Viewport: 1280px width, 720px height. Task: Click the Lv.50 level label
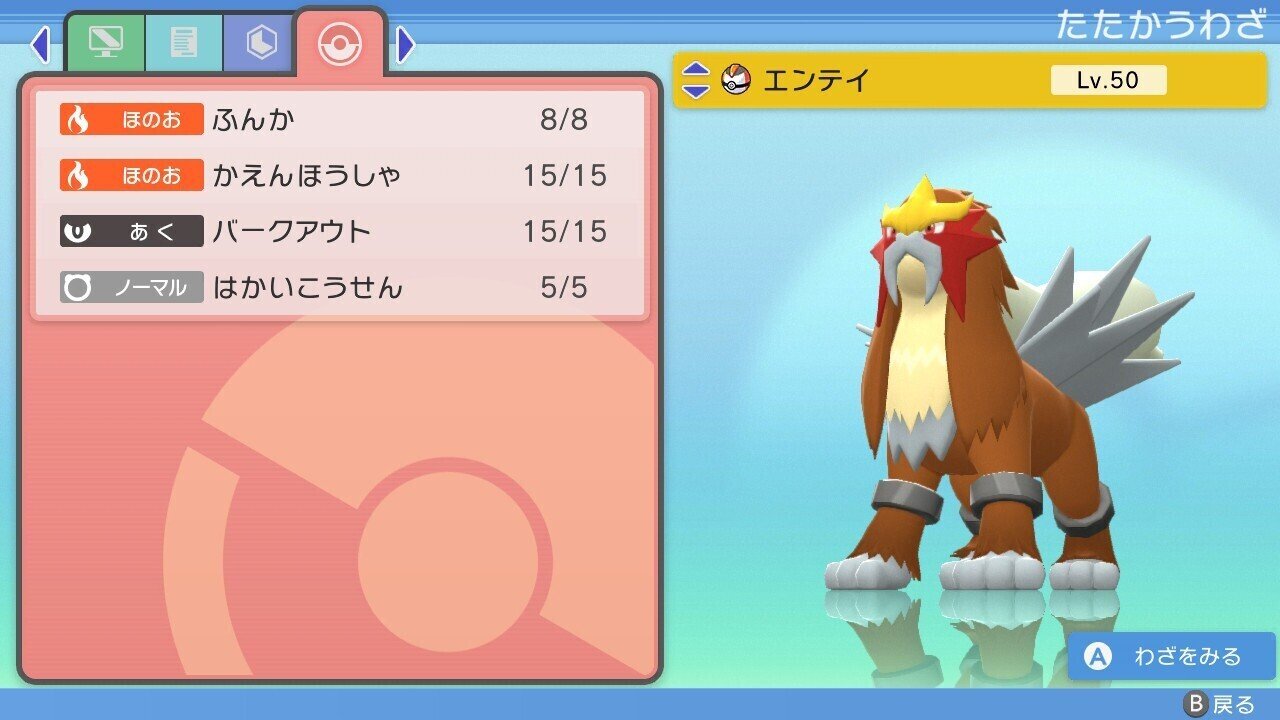[x=1108, y=80]
